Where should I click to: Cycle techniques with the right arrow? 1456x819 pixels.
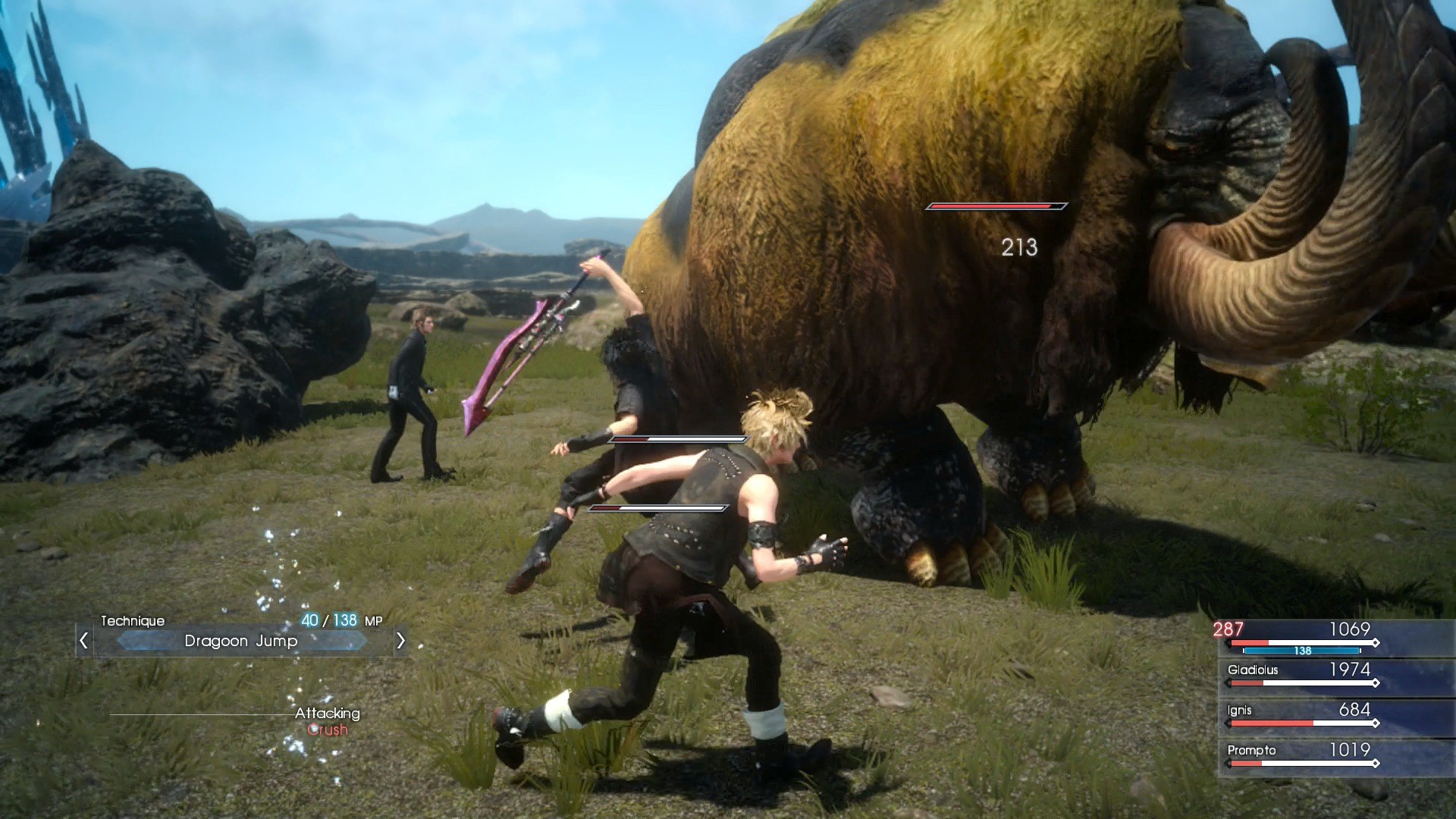(401, 641)
